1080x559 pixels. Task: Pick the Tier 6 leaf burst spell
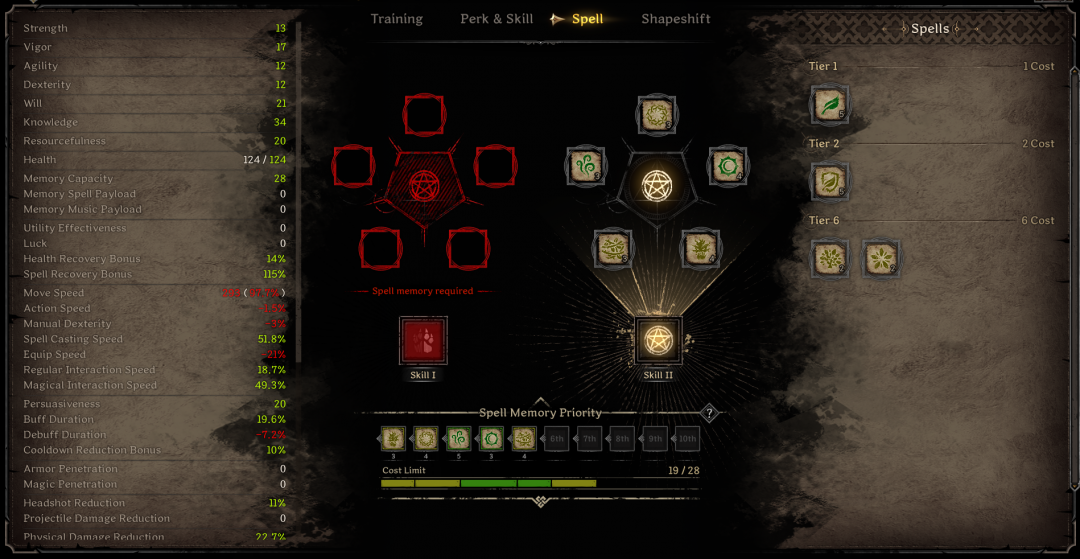click(880, 258)
